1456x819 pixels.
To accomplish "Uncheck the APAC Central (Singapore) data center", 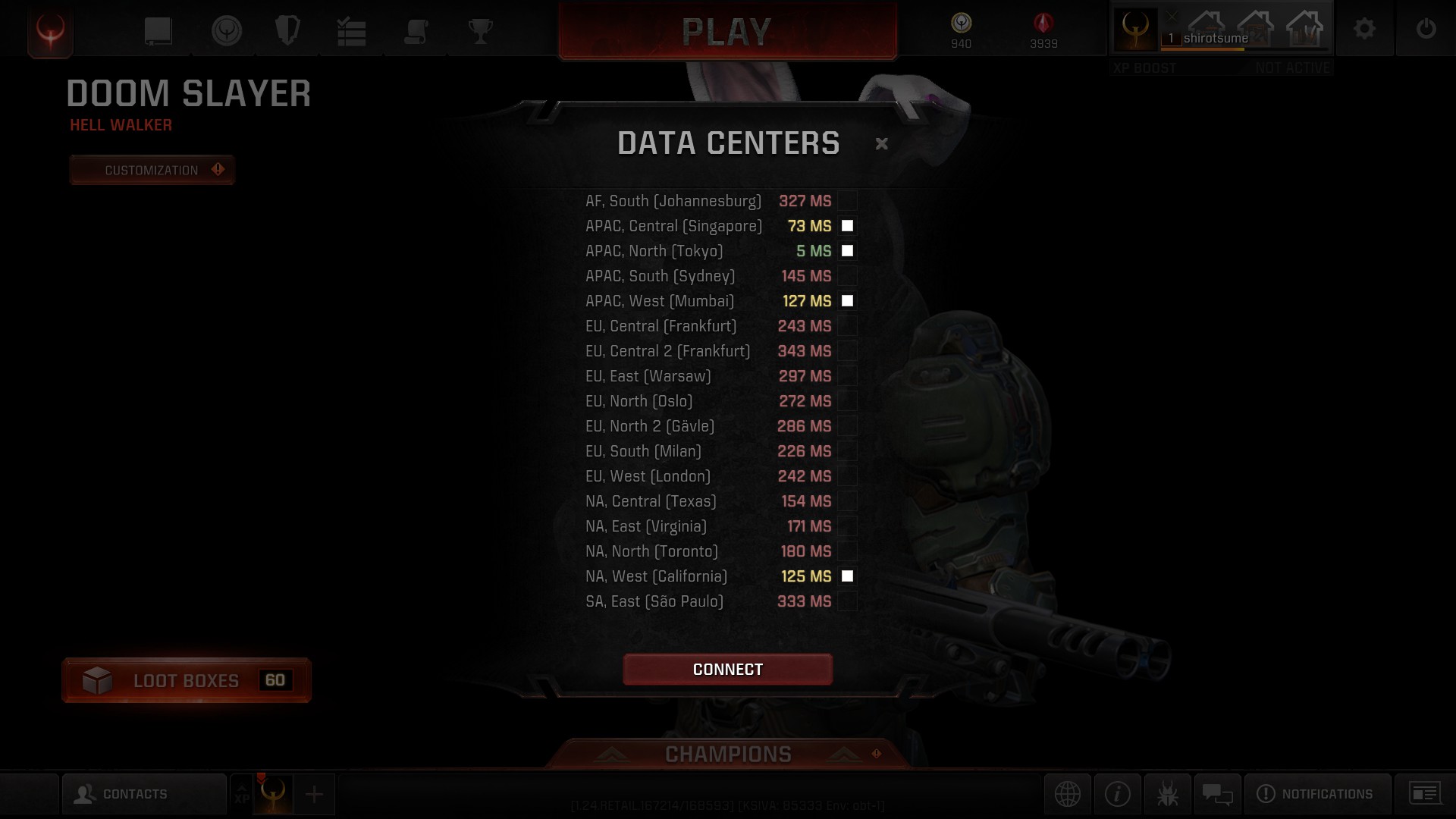I will pos(847,226).
